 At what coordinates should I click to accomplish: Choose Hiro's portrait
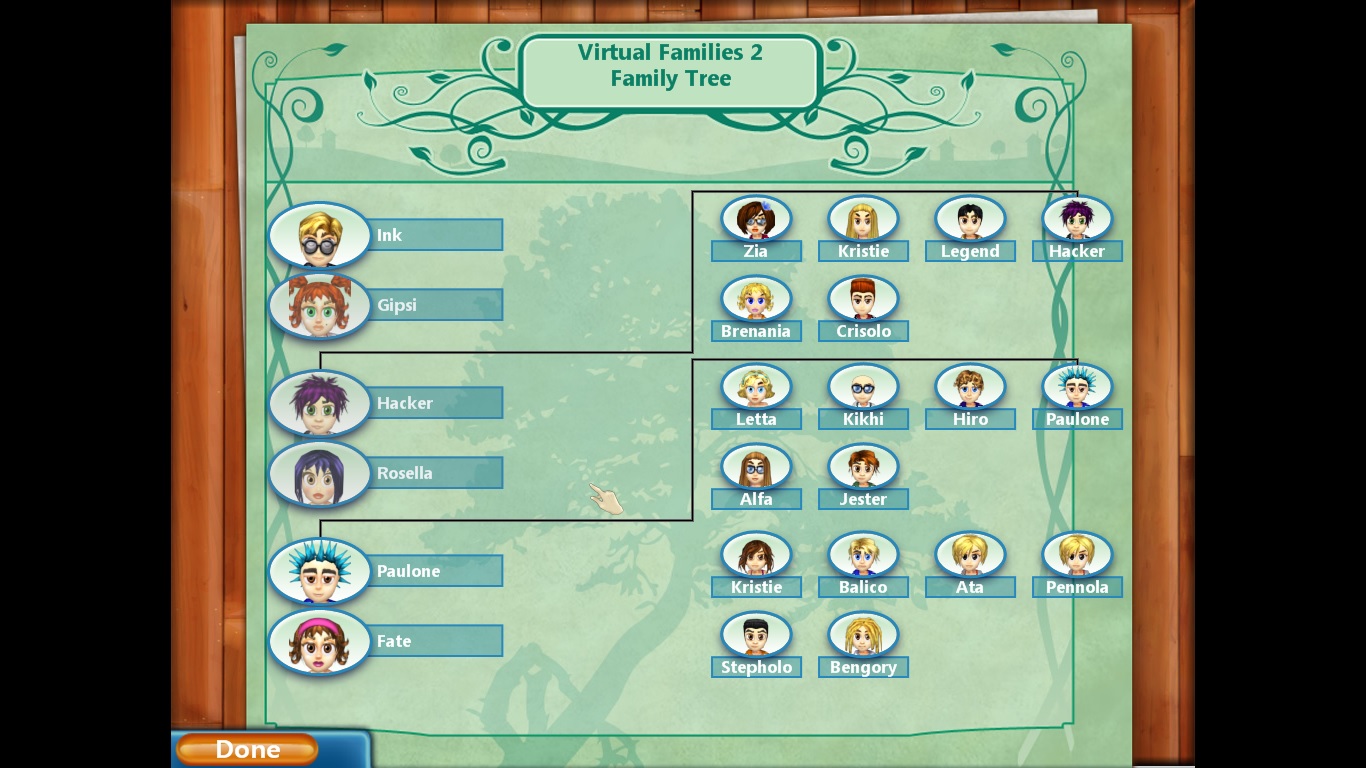pyautogui.click(x=970, y=387)
